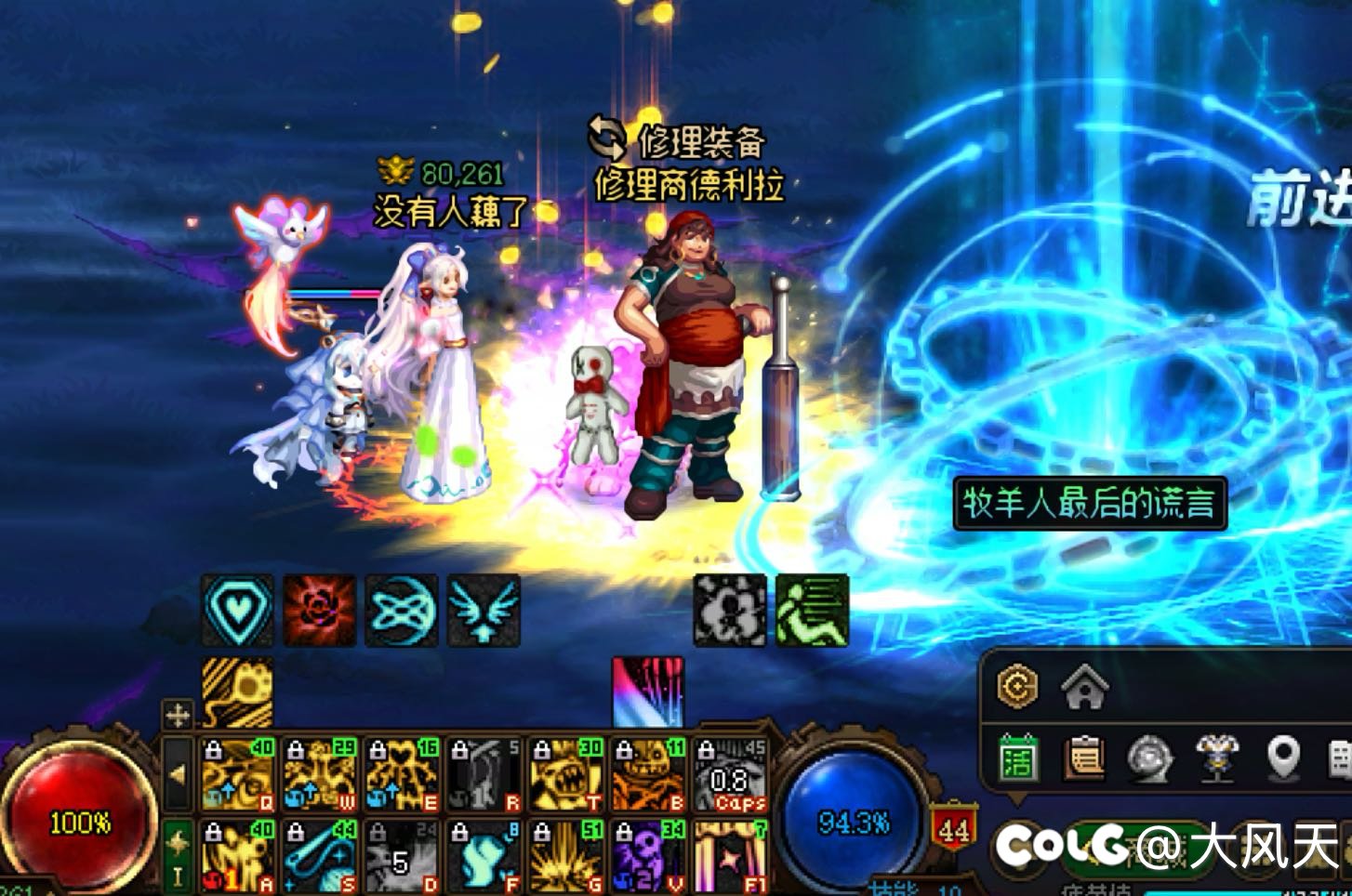Screen dimensions: 1352x896
Task: Cast the toothy monster skill on T
Action: tap(565, 775)
